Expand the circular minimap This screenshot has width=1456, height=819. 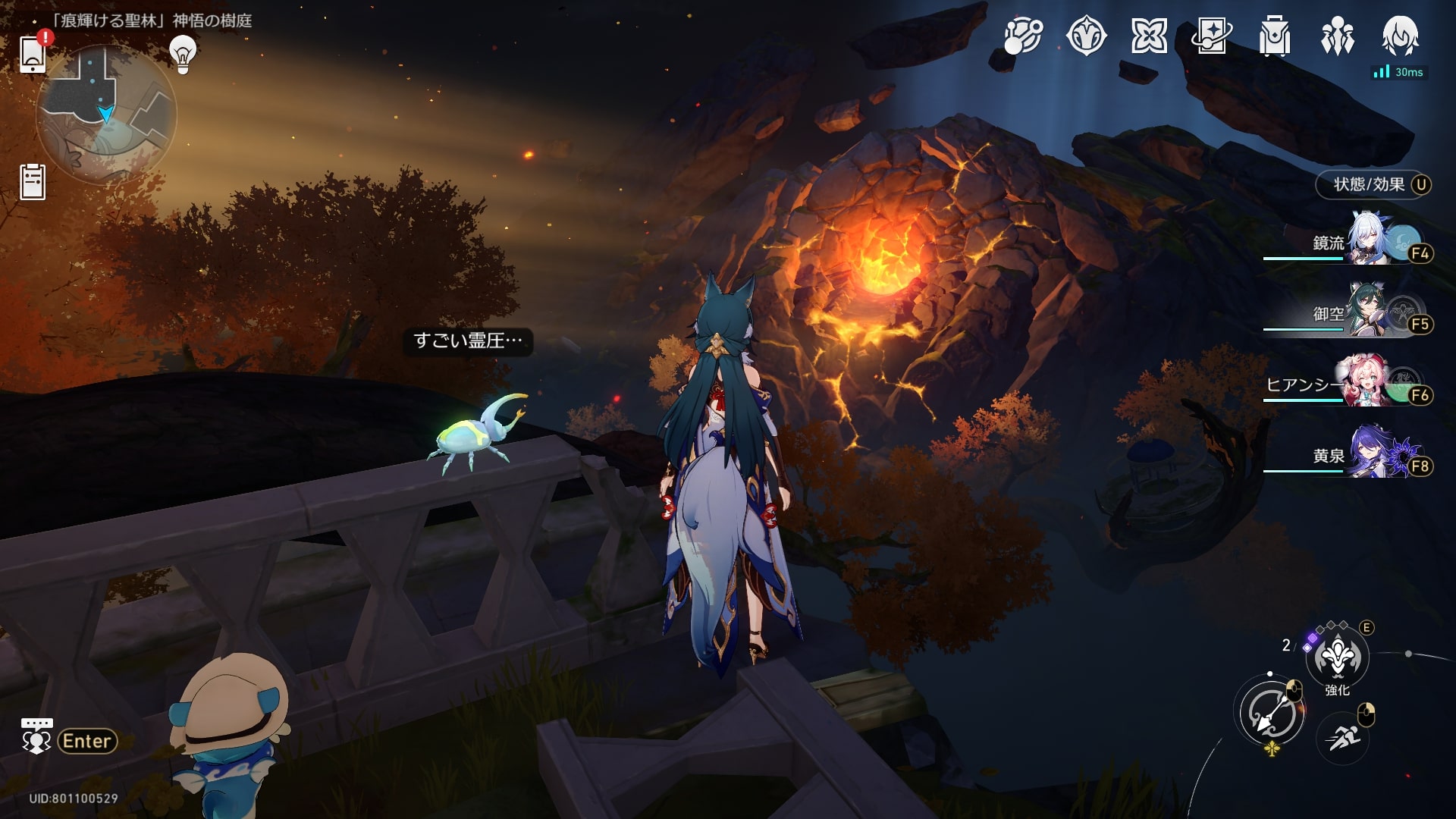(x=106, y=114)
